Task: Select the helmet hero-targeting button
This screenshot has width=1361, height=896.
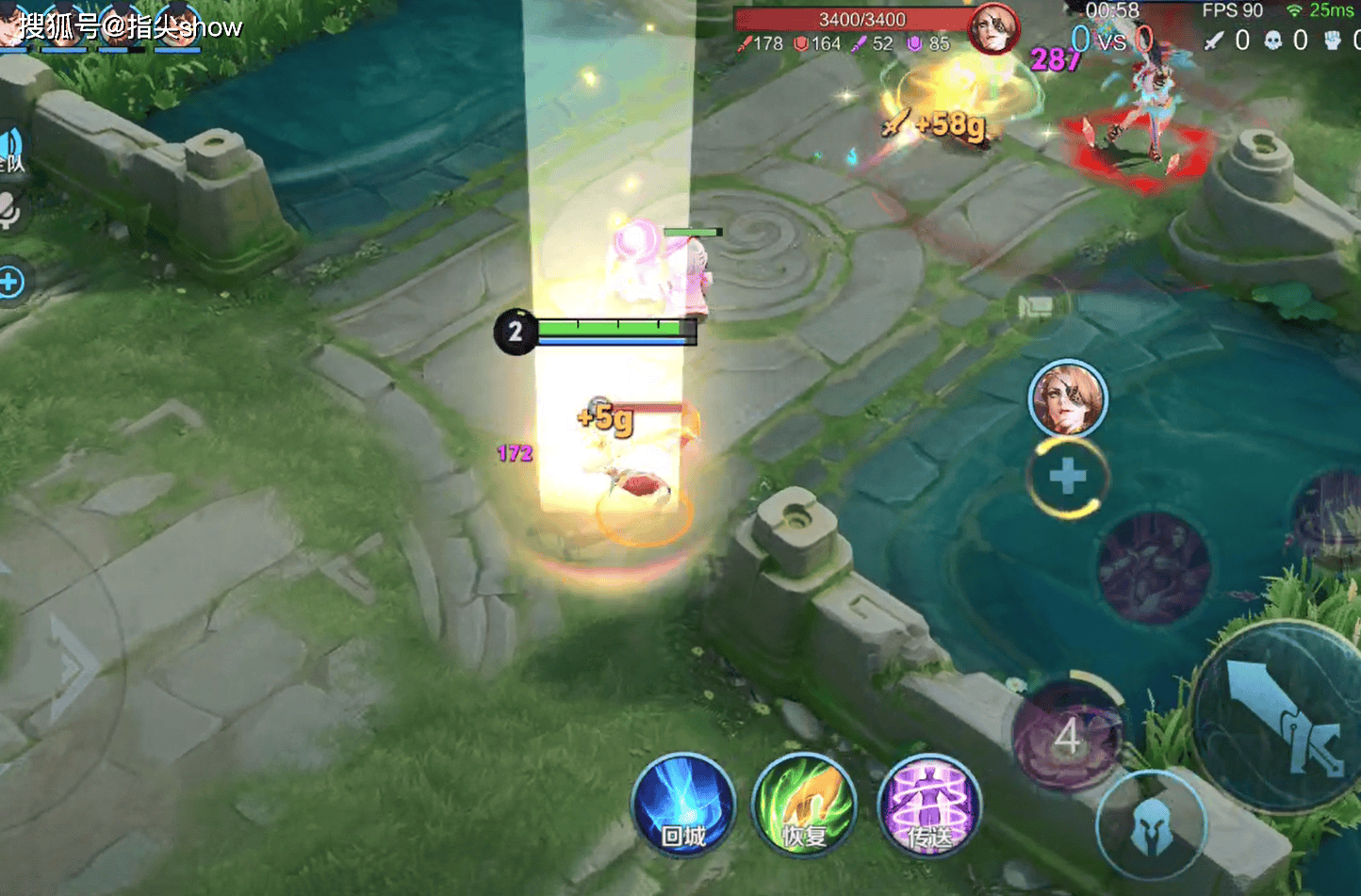Action: point(1150,828)
